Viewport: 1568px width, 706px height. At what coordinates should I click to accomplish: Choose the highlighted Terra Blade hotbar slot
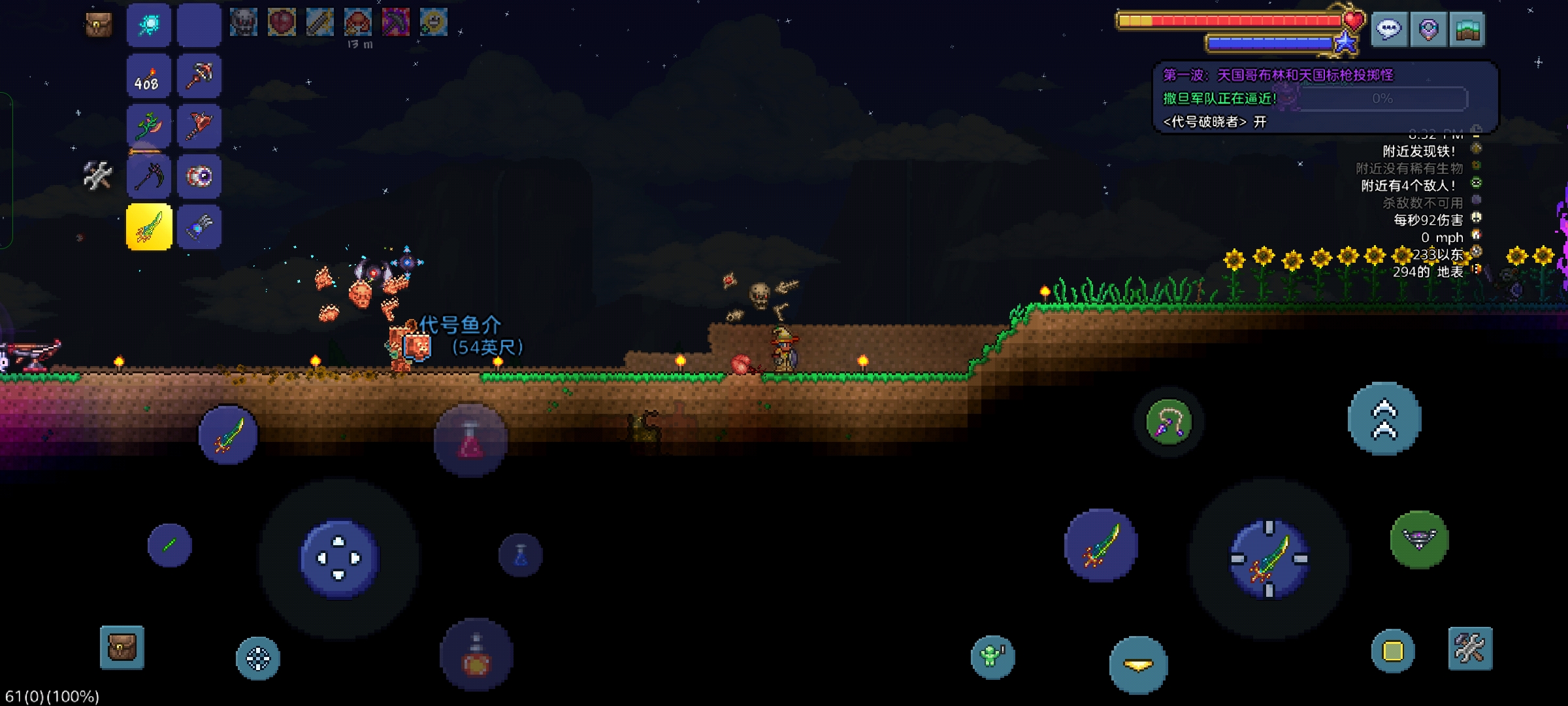pos(149,227)
